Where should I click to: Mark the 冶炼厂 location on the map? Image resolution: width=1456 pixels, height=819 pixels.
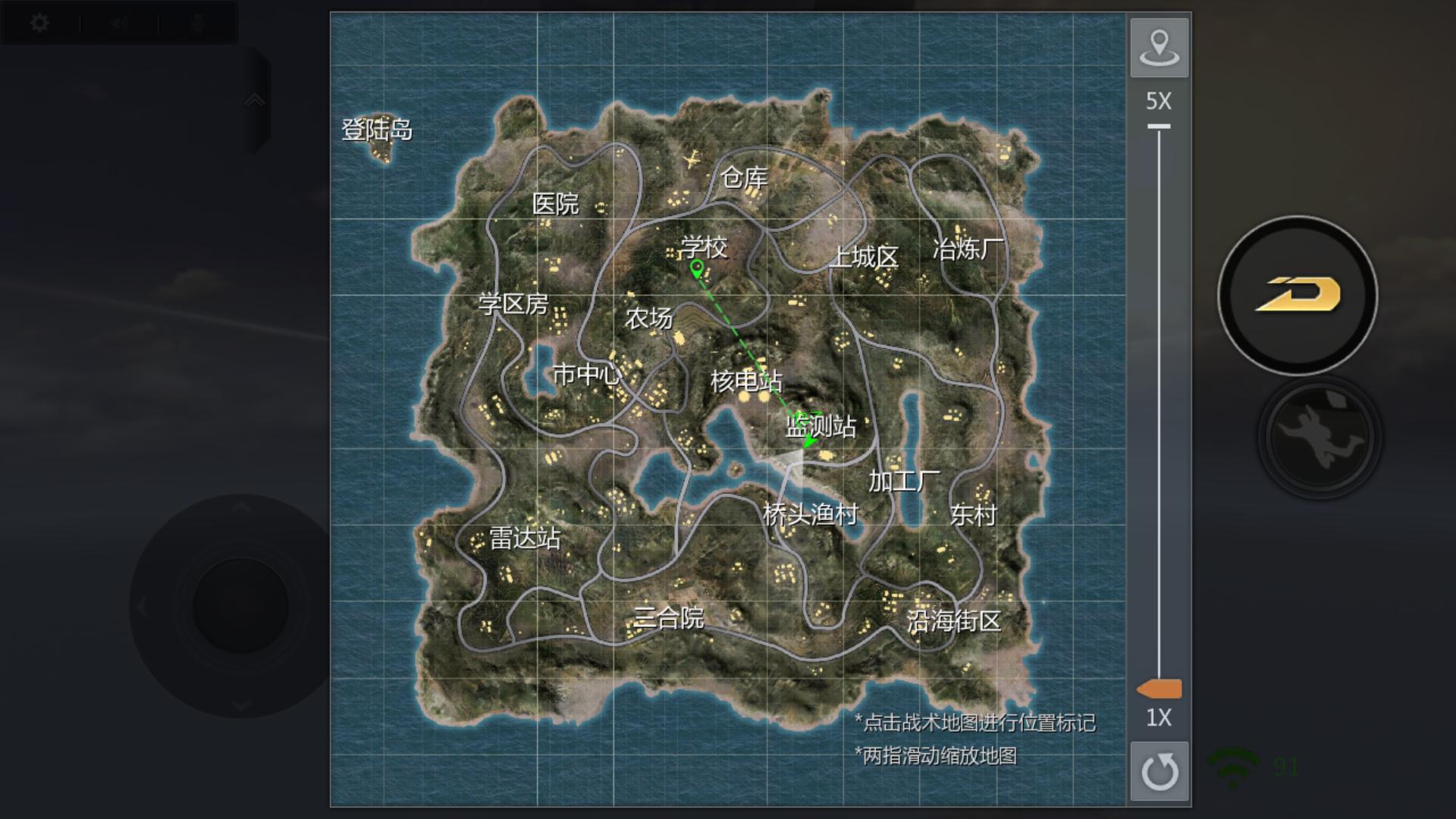(968, 249)
